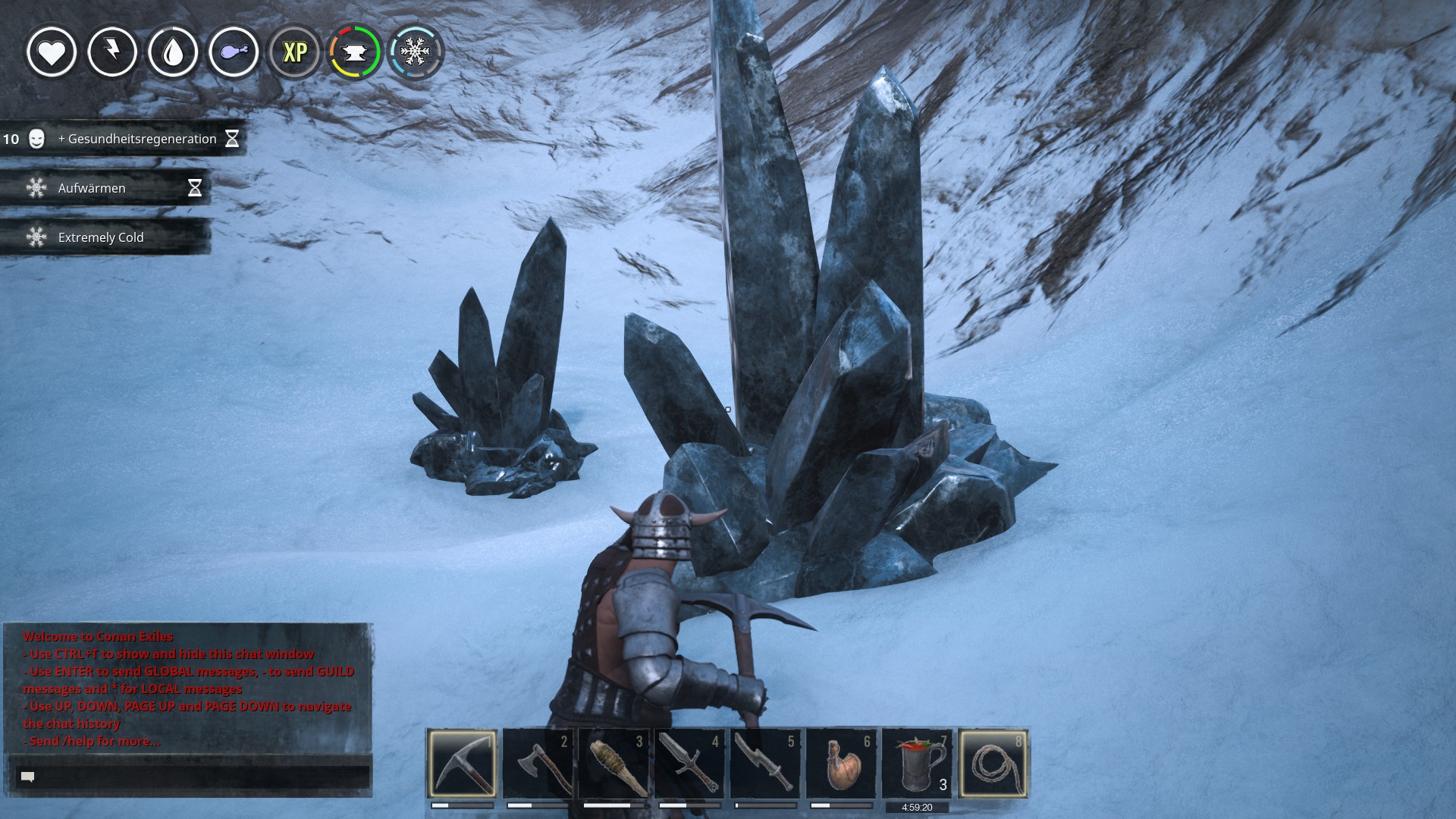The height and width of the screenshot is (819, 1456).
Task: Select the serrated knife in slot 5
Action: [766, 763]
